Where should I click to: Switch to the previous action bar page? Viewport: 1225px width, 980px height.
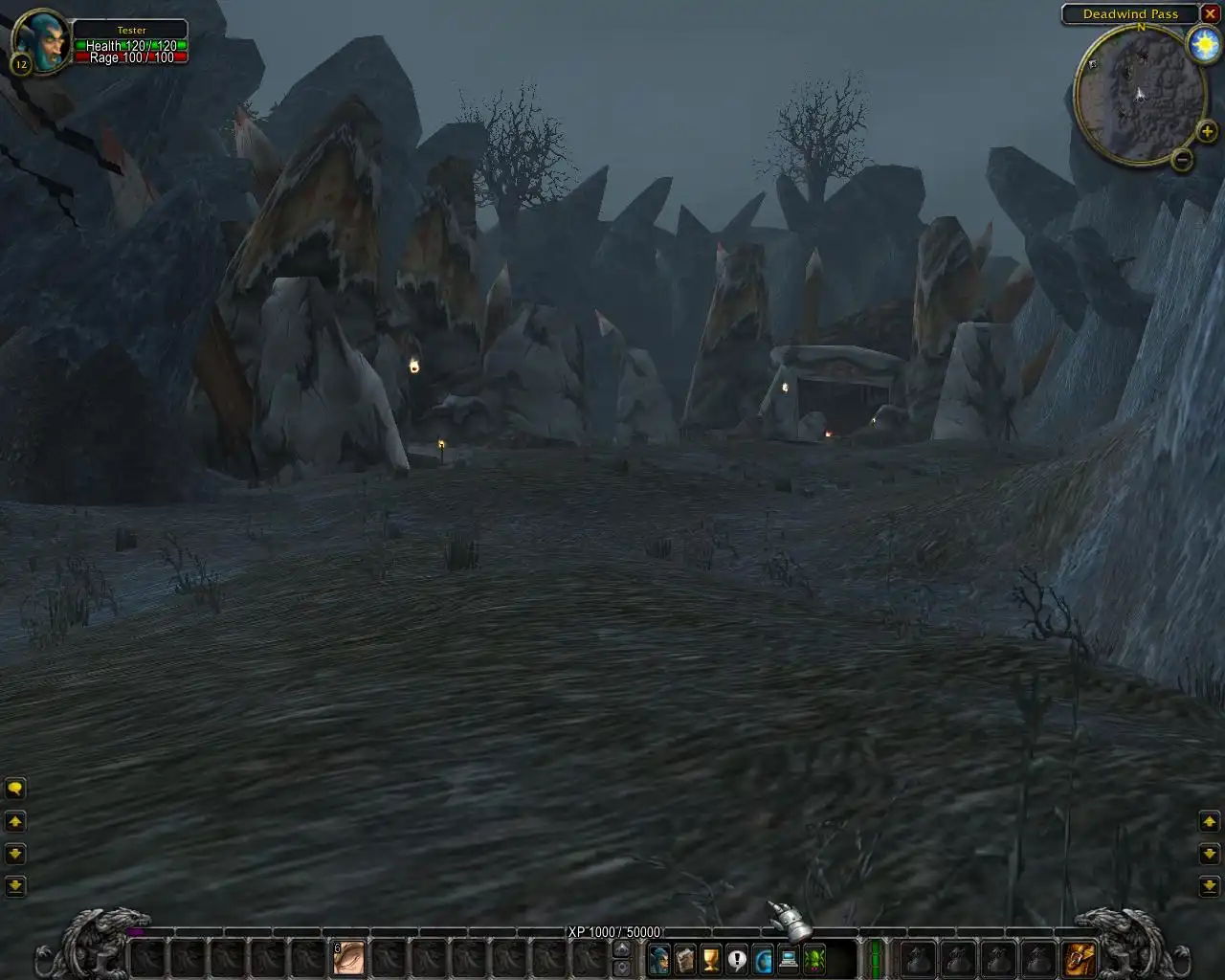621,968
